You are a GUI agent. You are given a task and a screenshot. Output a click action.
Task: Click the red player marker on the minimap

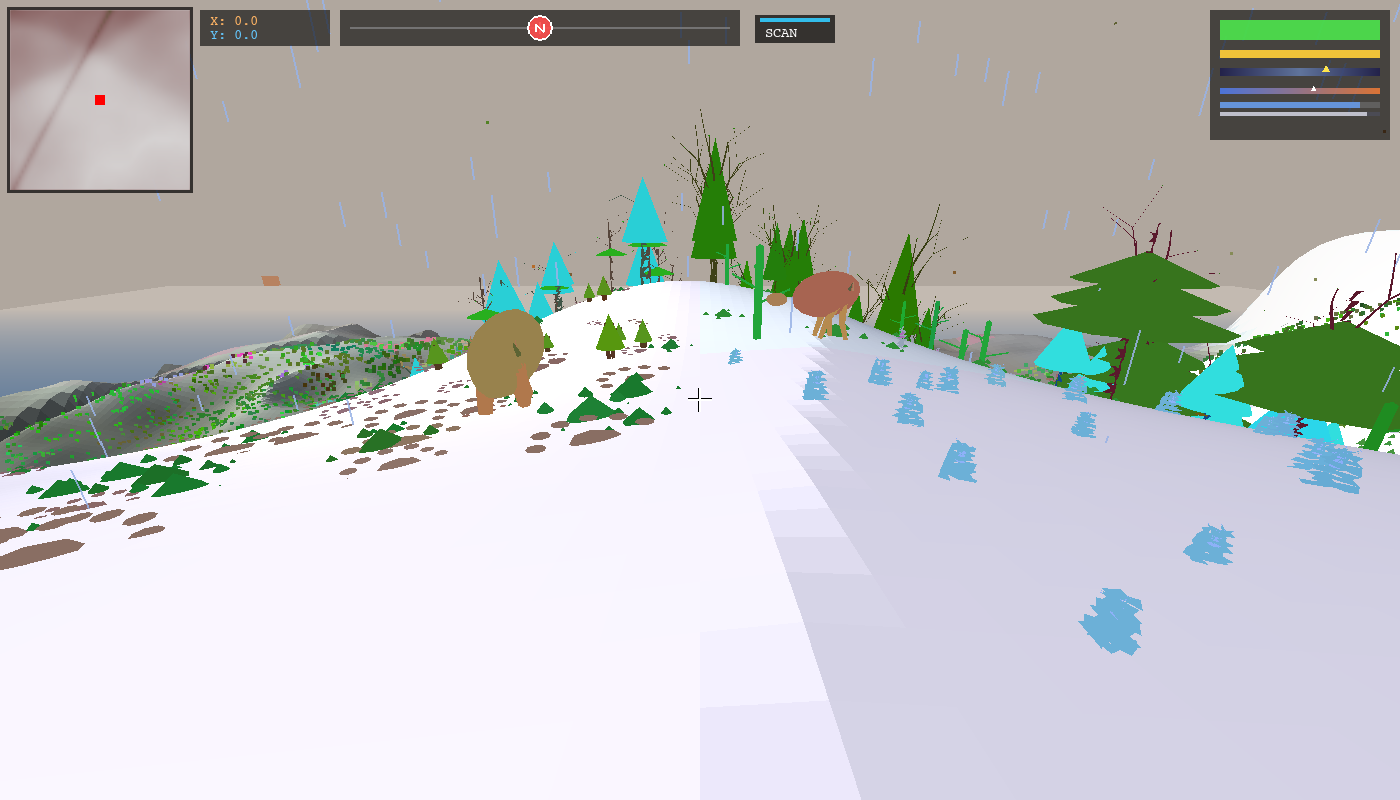pyautogui.click(x=99, y=100)
